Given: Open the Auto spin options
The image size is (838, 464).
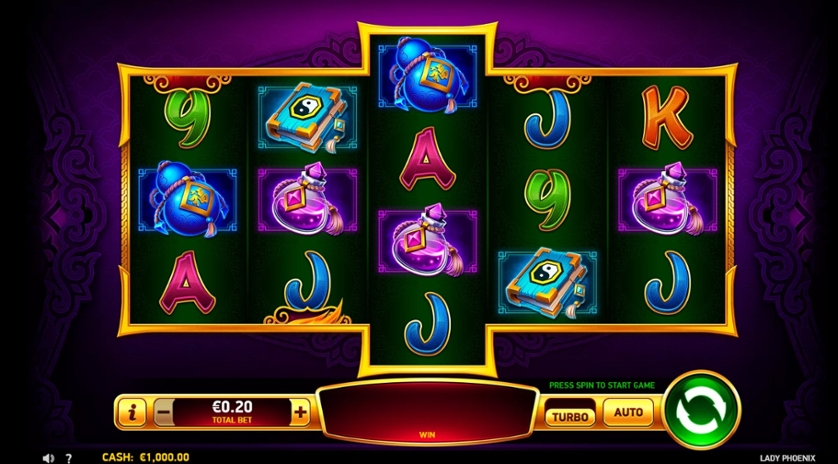Looking at the screenshot, I should pos(628,411).
